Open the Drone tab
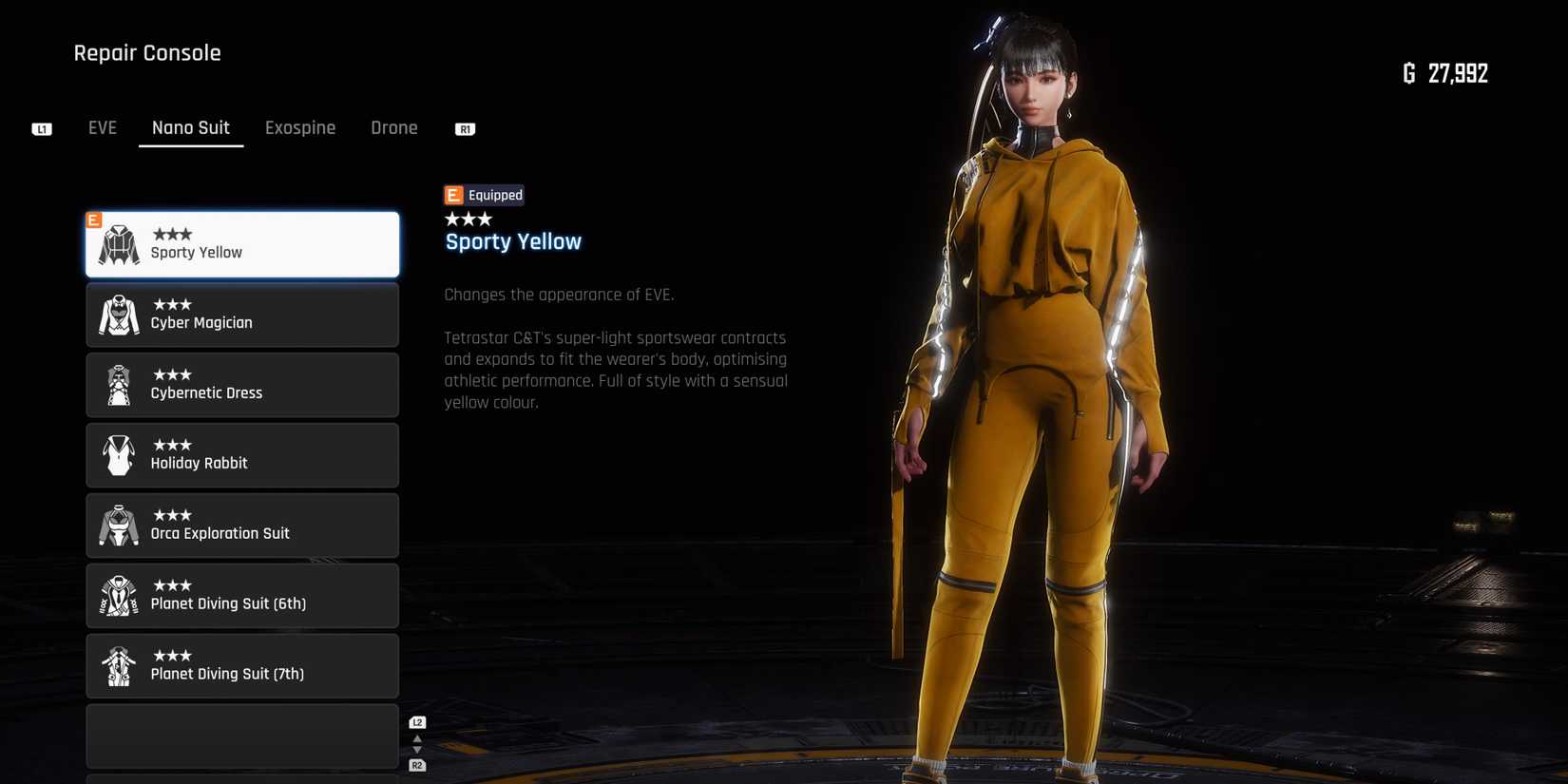1568x784 pixels. 393,127
